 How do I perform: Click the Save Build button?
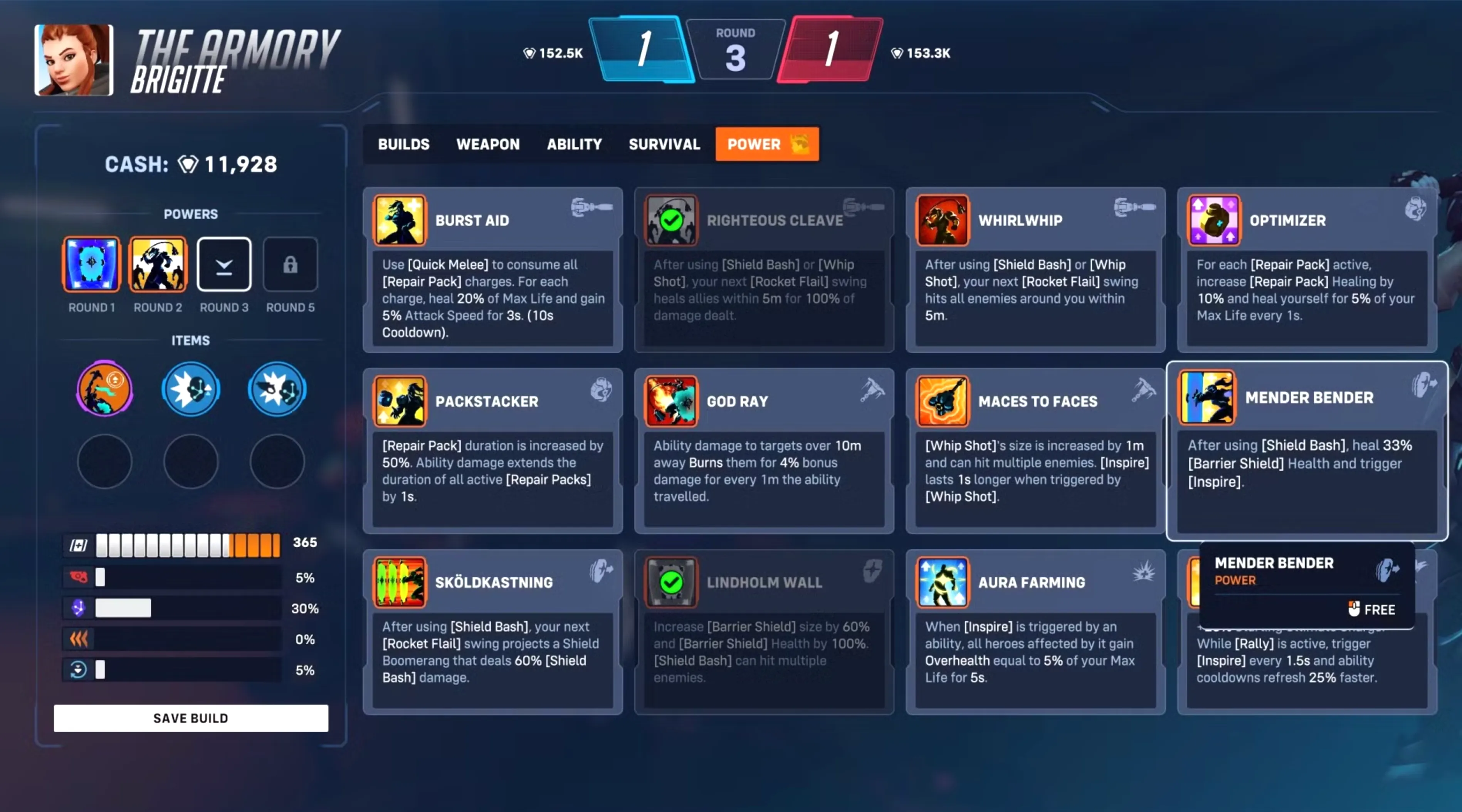point(190,718)
